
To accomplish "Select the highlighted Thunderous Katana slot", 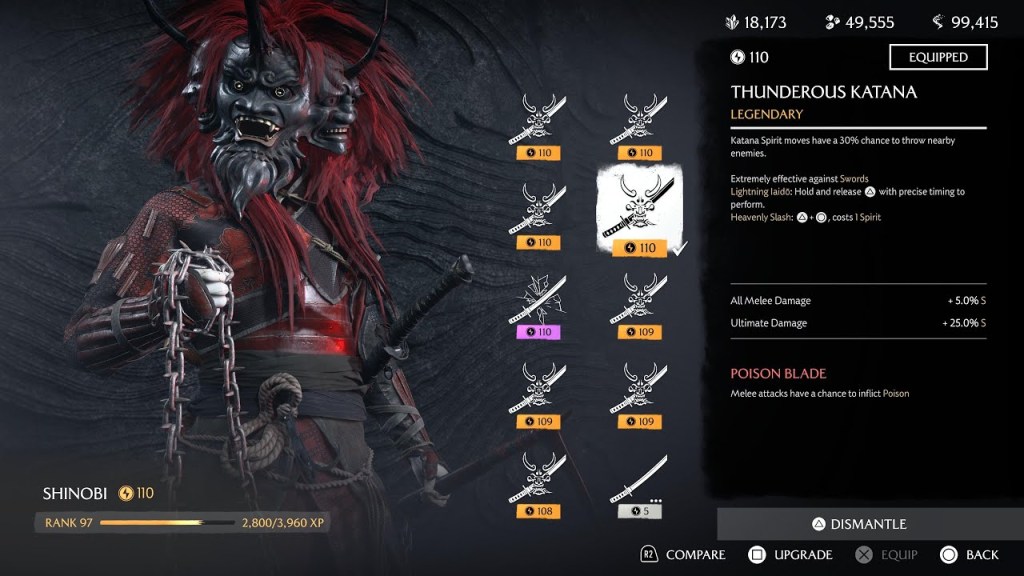I will click(640, 210).
